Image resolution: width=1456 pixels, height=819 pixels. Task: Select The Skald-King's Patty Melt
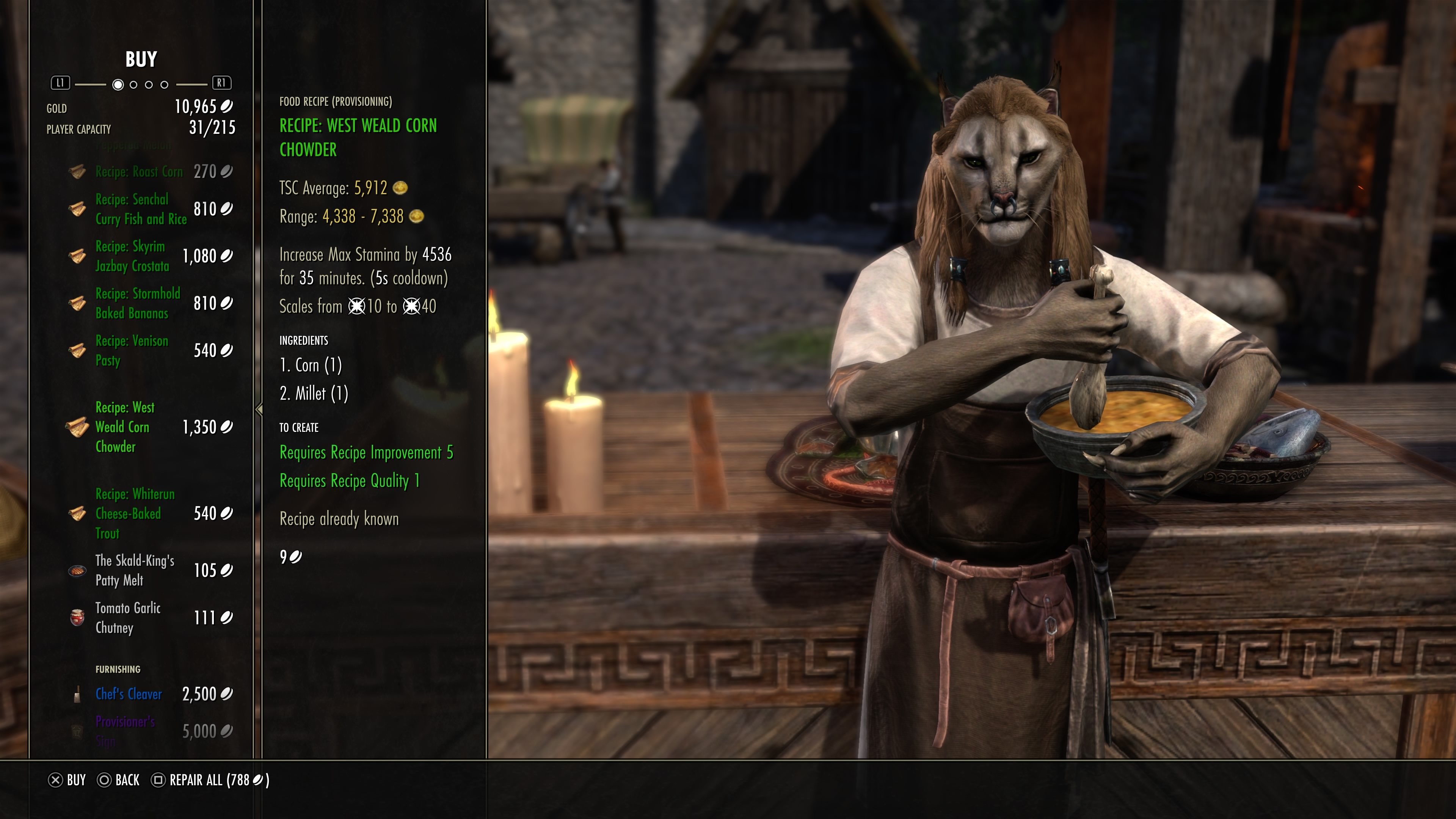(135, 570)
